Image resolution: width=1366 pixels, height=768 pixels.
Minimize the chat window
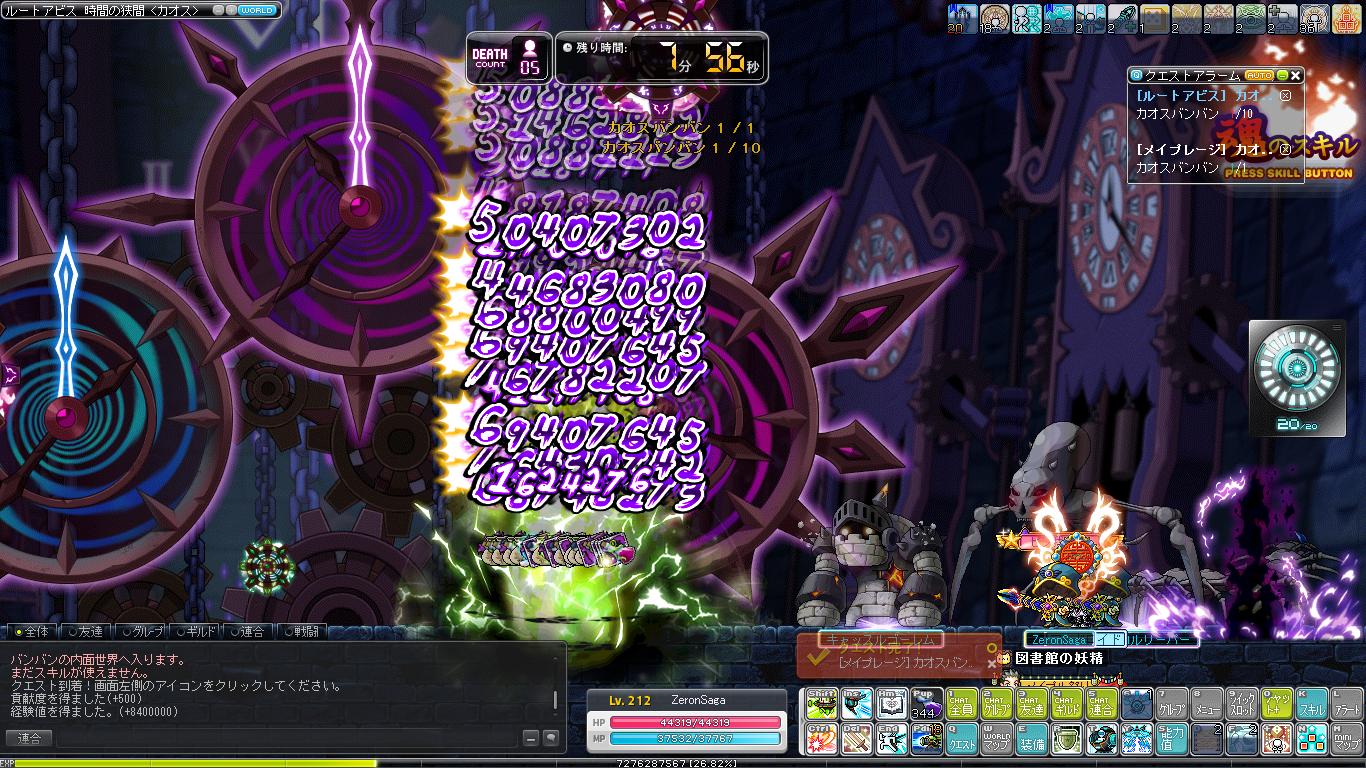click(532, 738)
